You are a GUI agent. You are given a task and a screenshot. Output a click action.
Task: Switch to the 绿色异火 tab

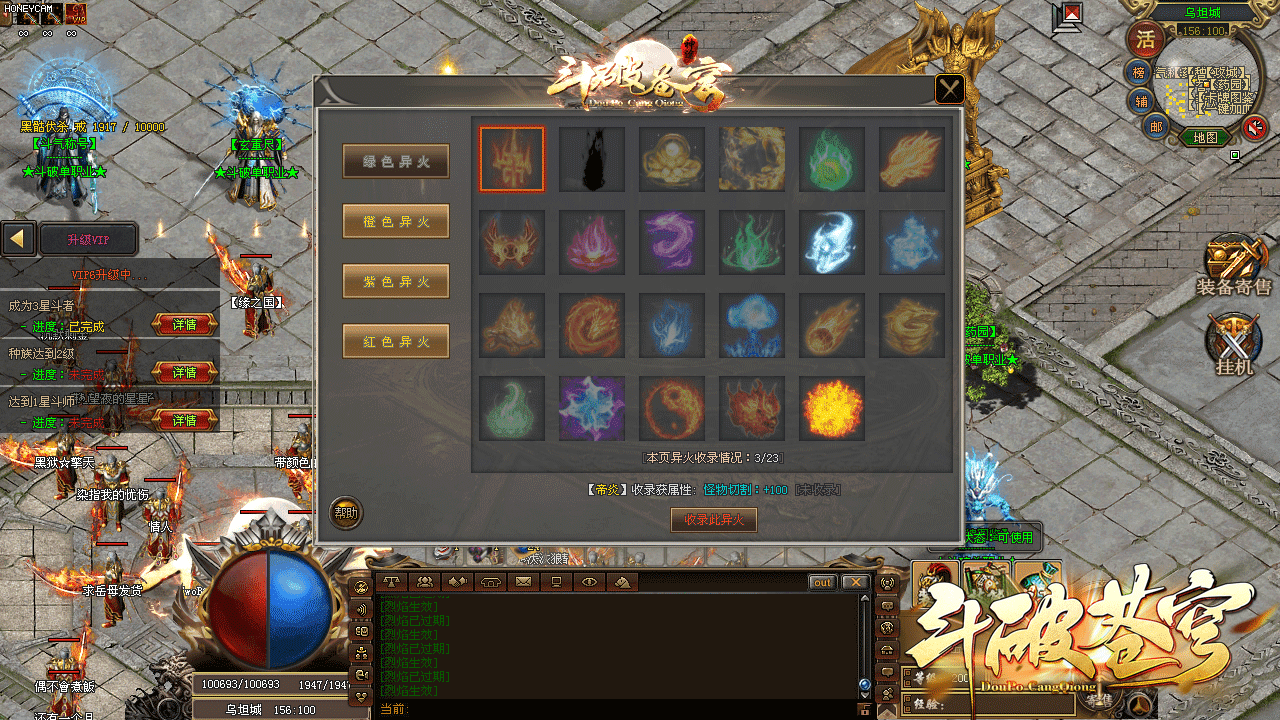(396, 161)
